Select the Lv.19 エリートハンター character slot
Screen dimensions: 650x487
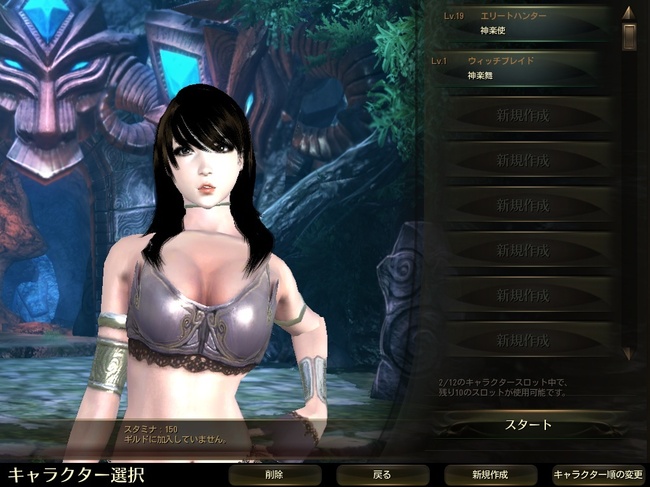click(522, 23)
